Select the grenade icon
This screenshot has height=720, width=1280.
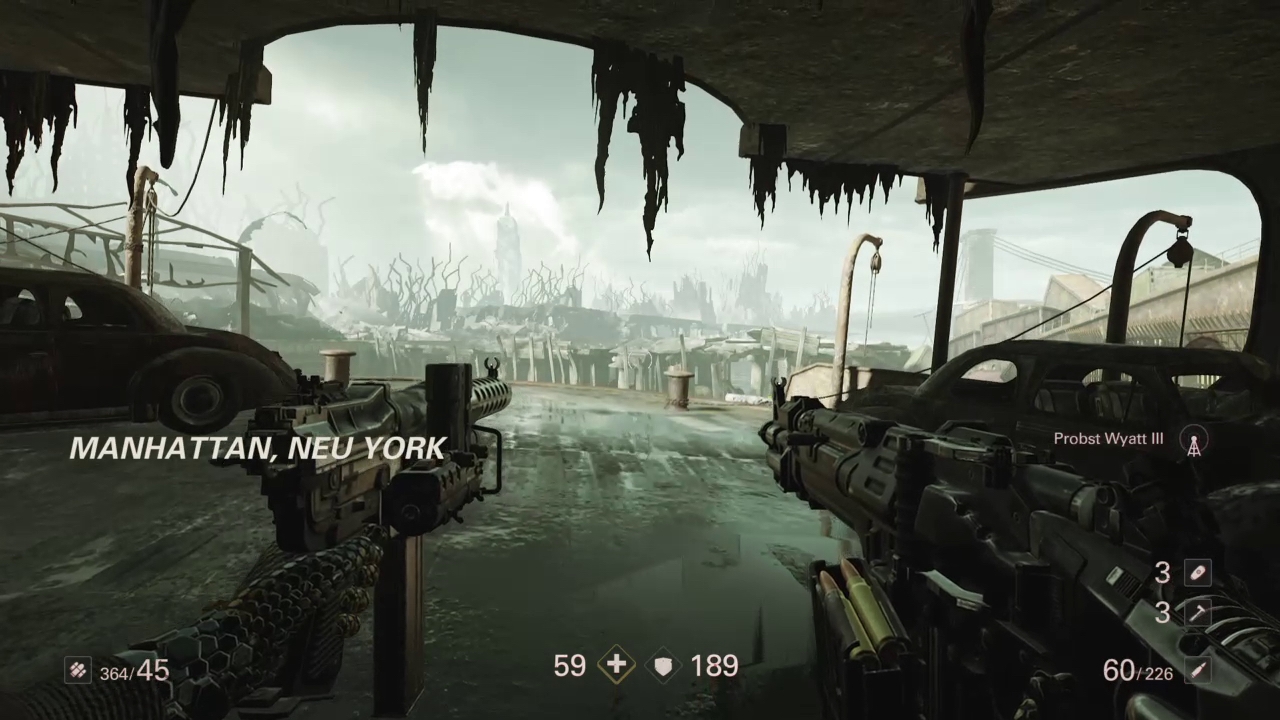[x=1197, y=573]
